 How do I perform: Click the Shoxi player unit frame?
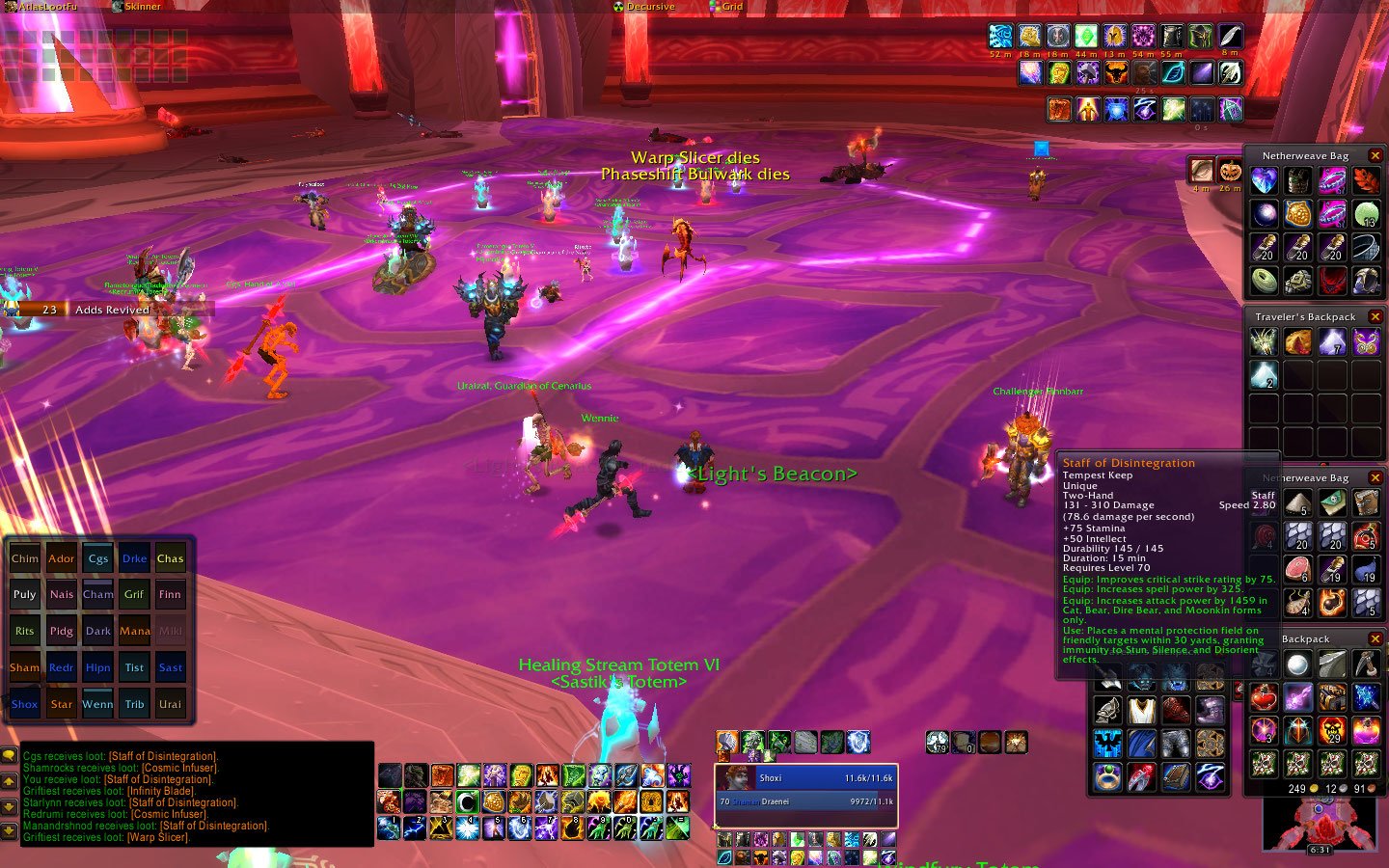coord(806,778)
